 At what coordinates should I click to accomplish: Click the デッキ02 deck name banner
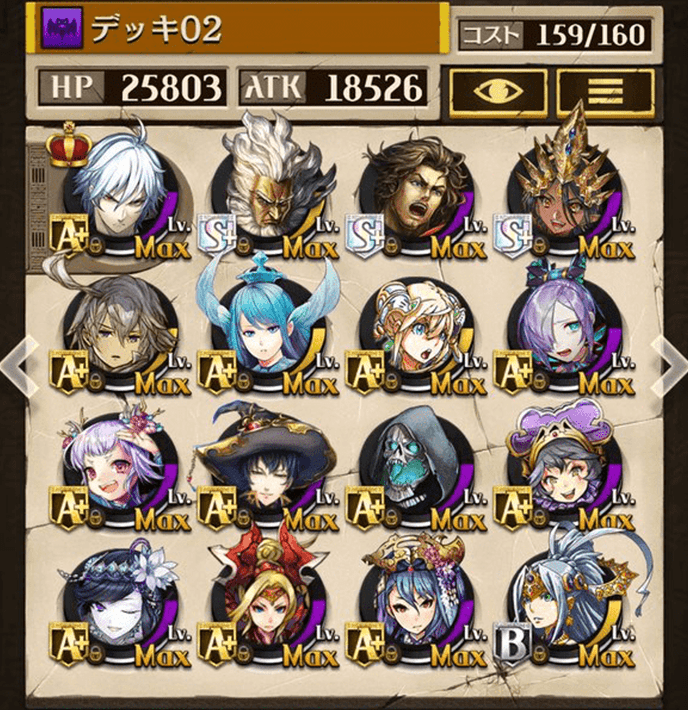240,30
